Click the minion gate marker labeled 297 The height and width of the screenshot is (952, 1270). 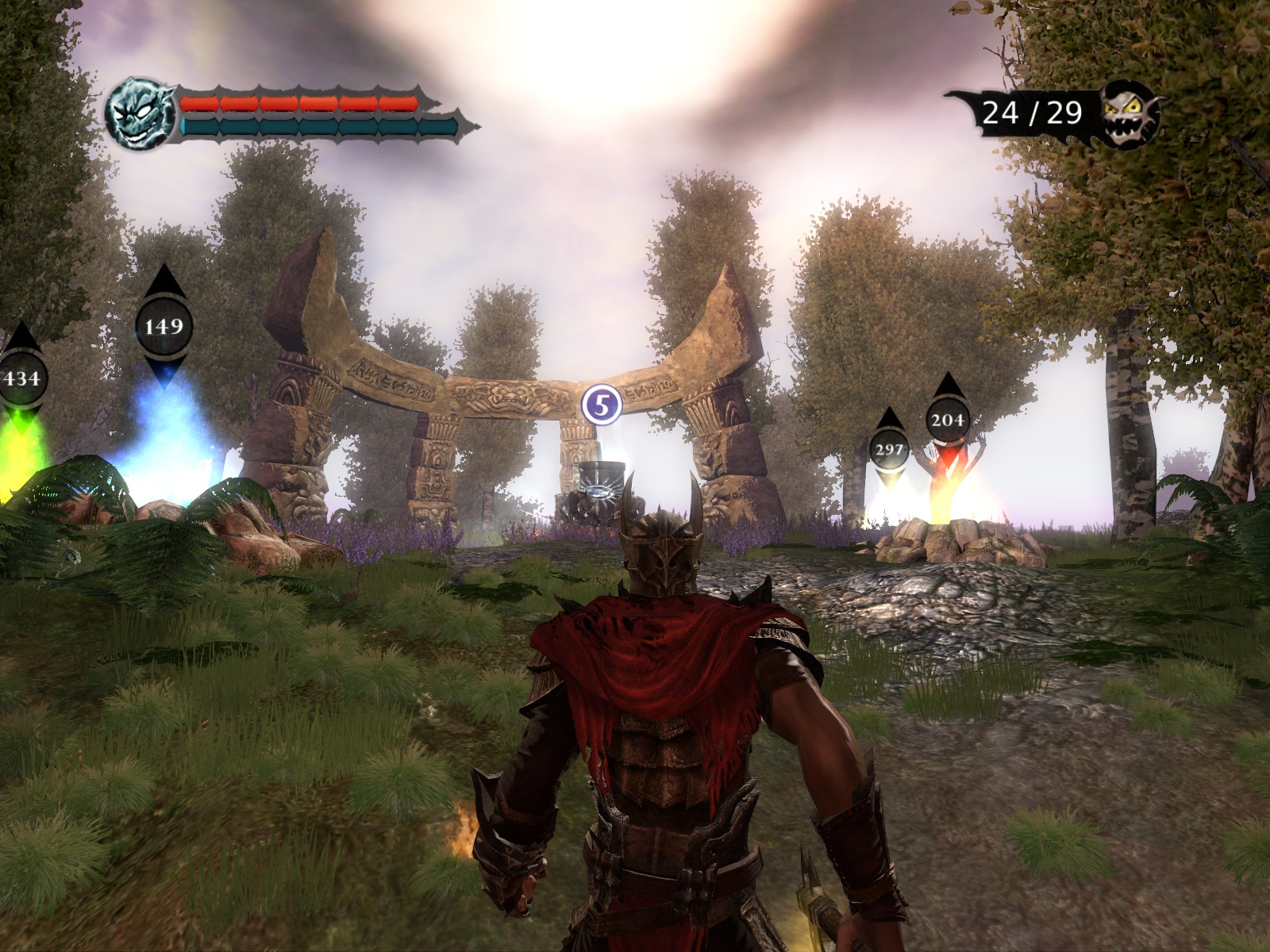(889, 450)
